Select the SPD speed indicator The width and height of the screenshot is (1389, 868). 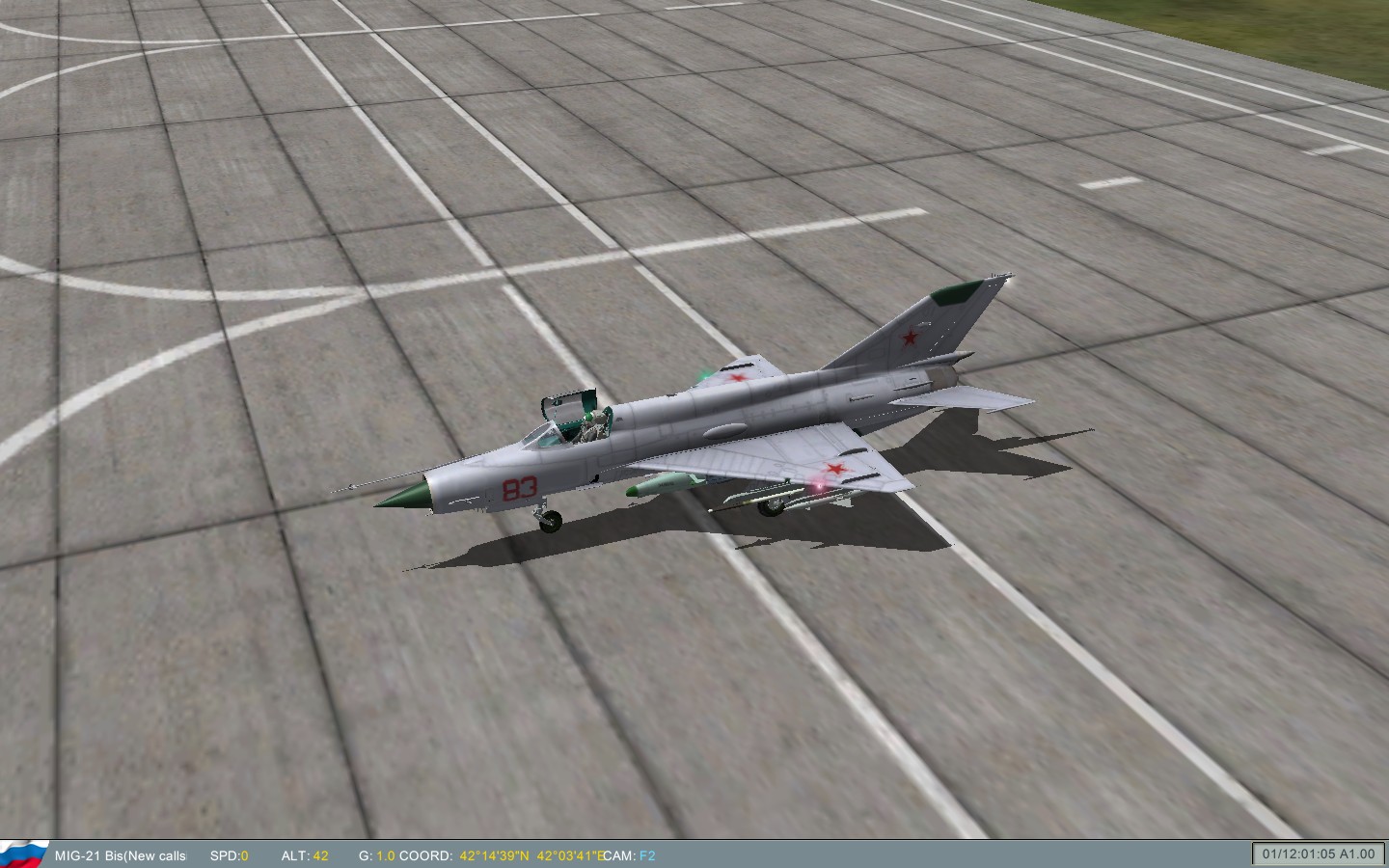pos(229,854)
